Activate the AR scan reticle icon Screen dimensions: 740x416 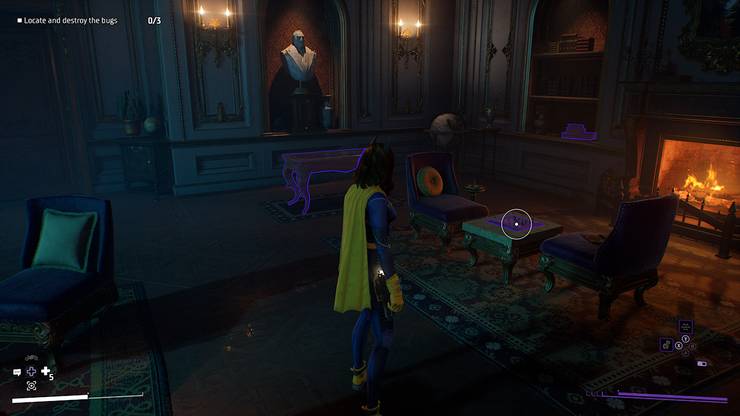click(31, 385)
